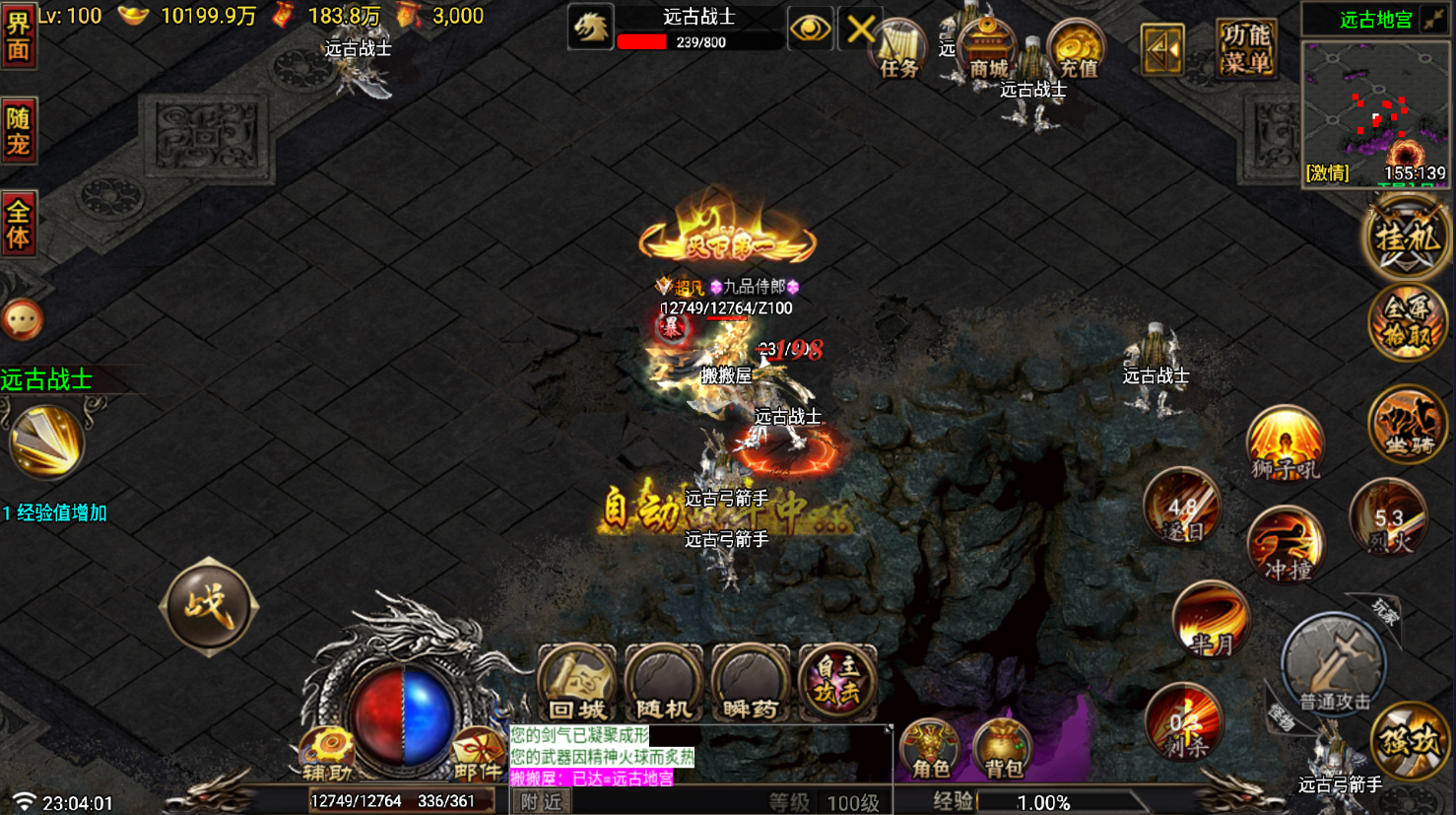
Task: Toggle the 自主攻击 auto-attack mode
Action: coord(838,680)
